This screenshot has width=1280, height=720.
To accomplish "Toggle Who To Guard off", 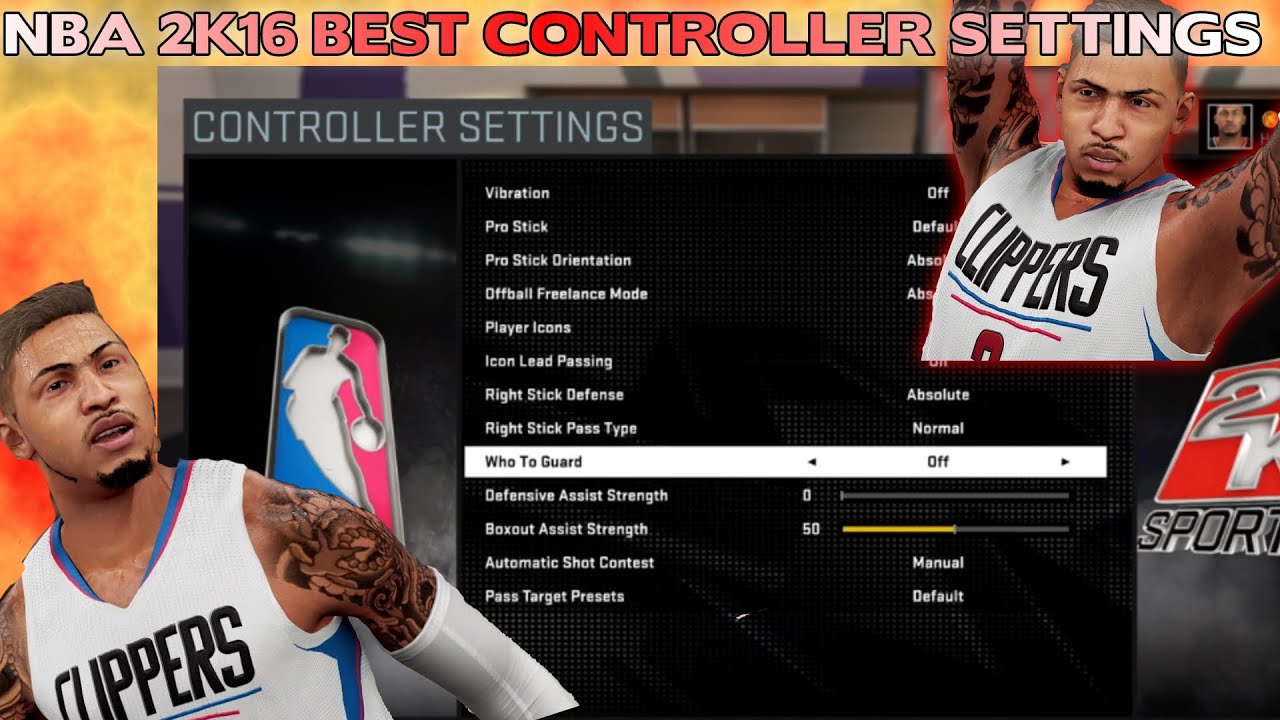I will click(x=700, y=462).
